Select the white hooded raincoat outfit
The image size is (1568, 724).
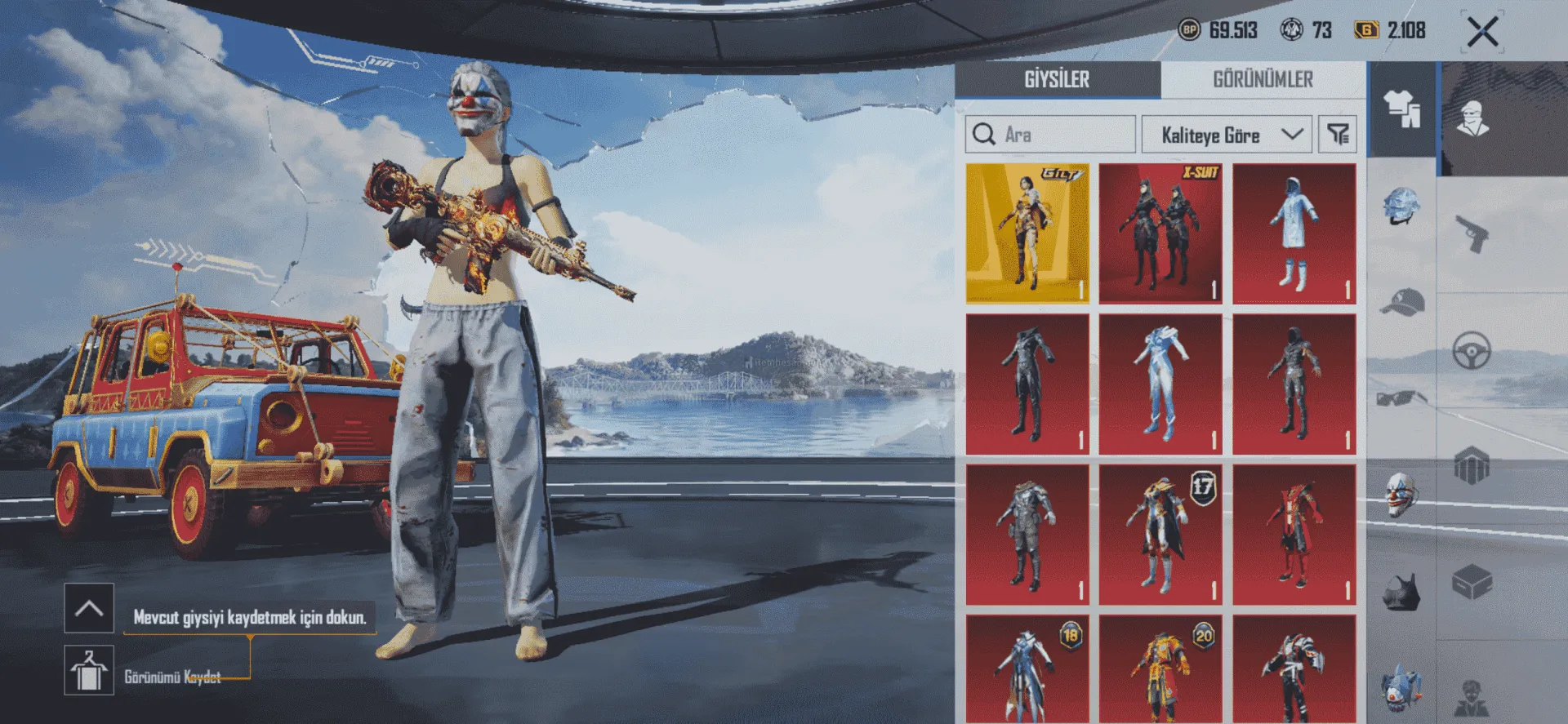(1294, 233)
